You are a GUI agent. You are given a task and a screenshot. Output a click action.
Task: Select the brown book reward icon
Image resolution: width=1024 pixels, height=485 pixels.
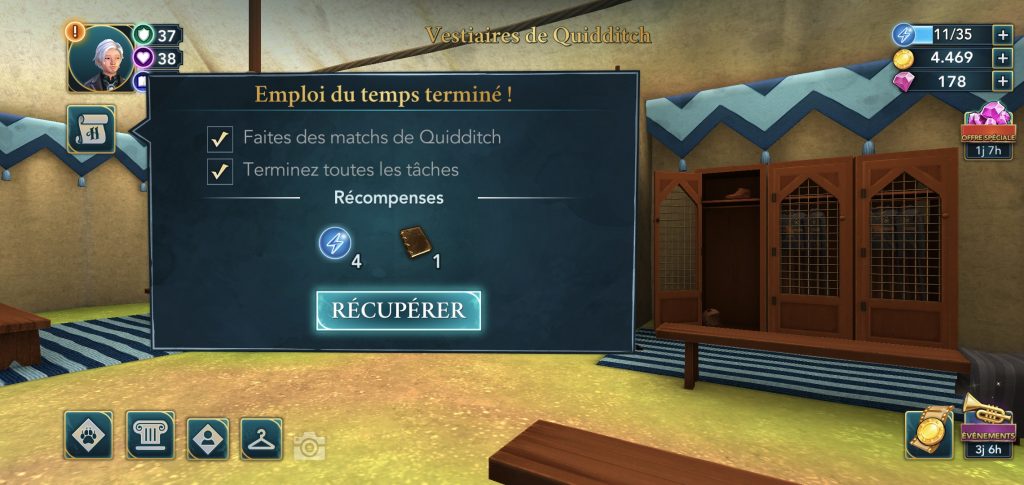(416, 243)
